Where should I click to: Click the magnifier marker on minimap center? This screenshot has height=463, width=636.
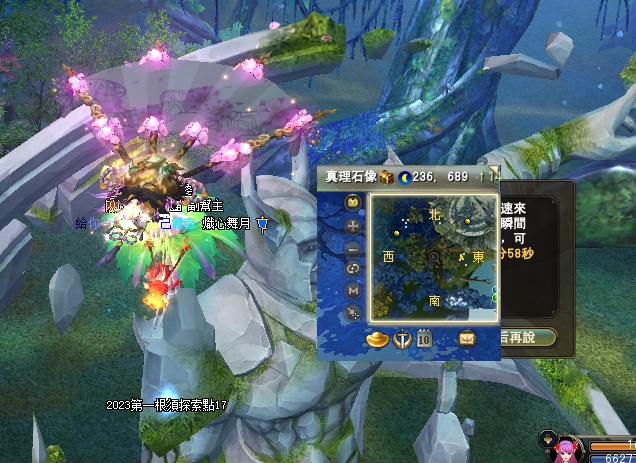click(435, 257)
